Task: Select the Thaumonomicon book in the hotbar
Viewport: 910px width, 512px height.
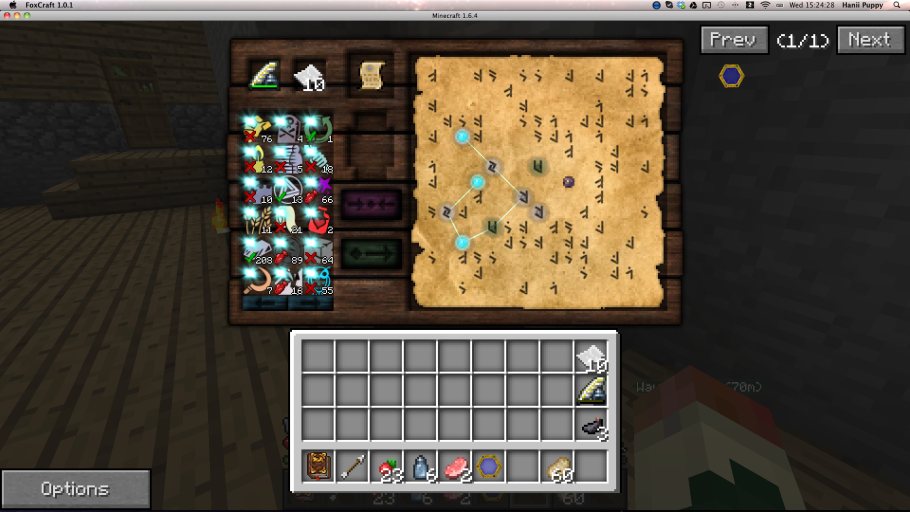Action: (x=319, y=466)
